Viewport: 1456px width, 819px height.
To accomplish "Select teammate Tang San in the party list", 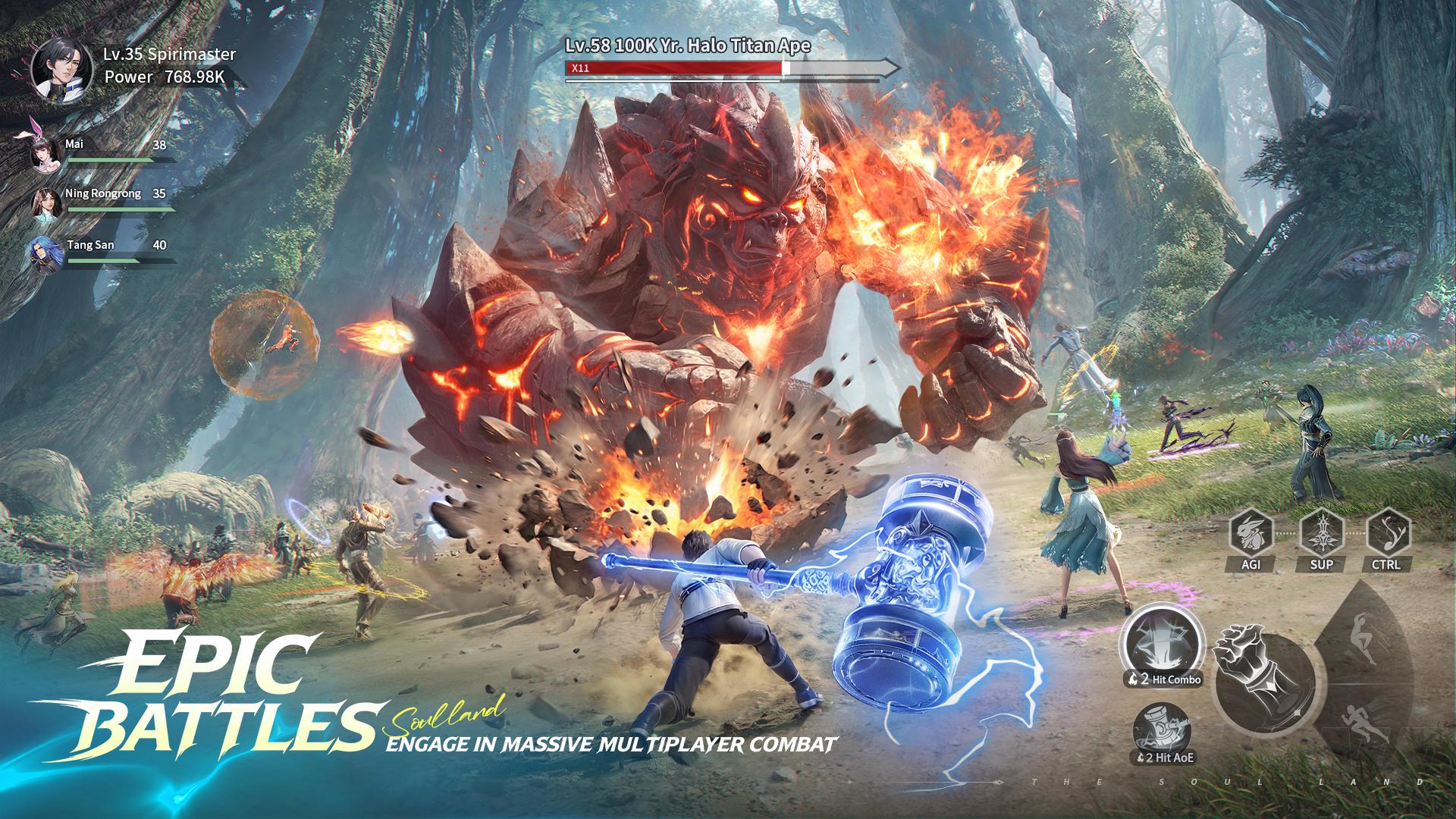I will pos(47,251).
